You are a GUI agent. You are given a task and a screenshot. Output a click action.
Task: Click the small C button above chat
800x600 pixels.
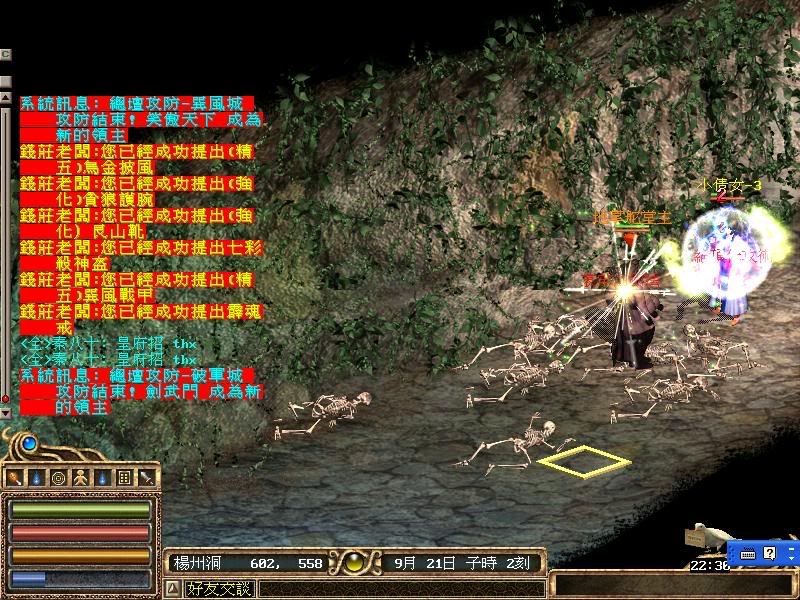pos(5,53)
